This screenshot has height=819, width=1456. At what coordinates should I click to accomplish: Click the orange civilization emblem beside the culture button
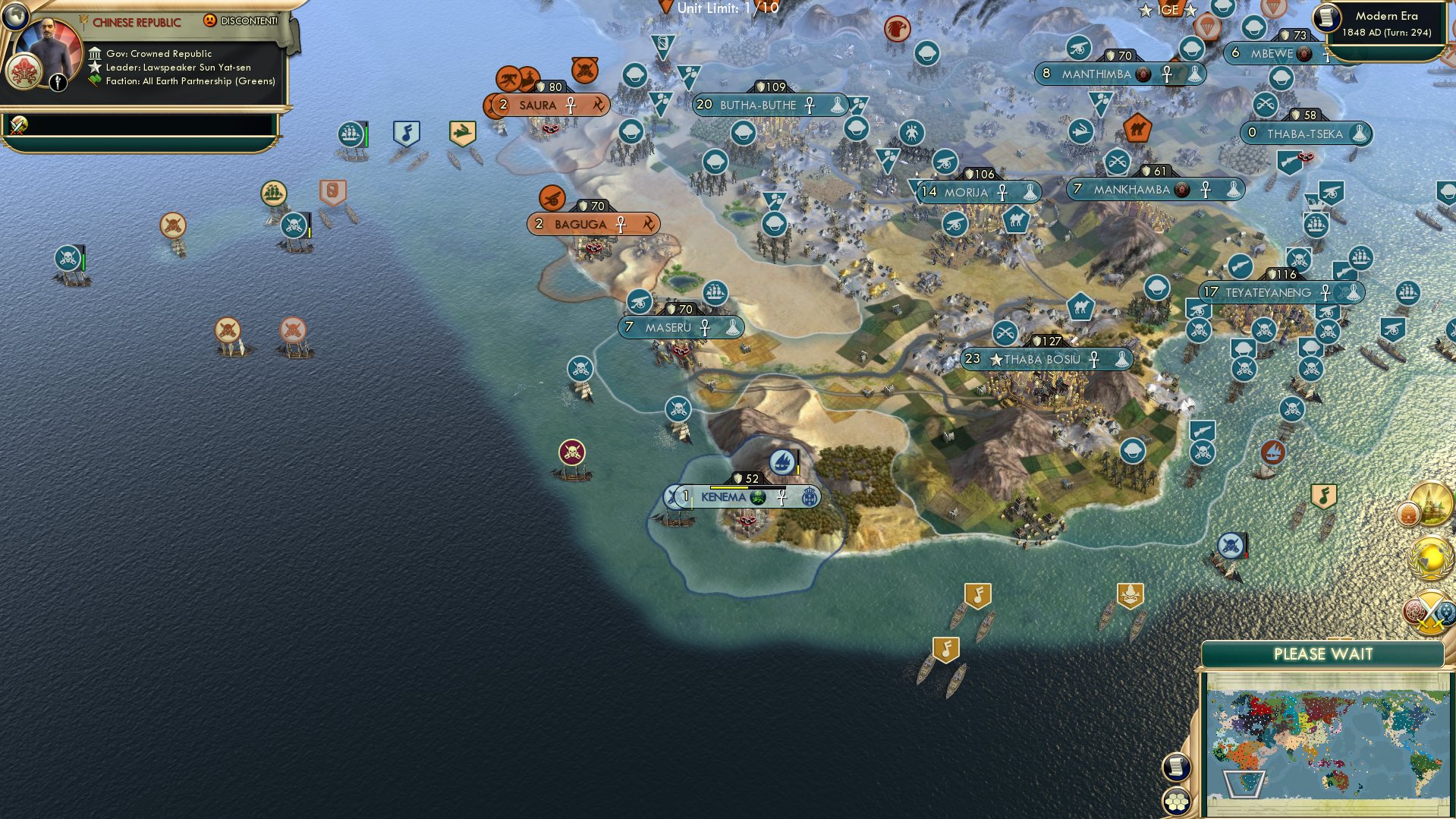pos(1408,513)
